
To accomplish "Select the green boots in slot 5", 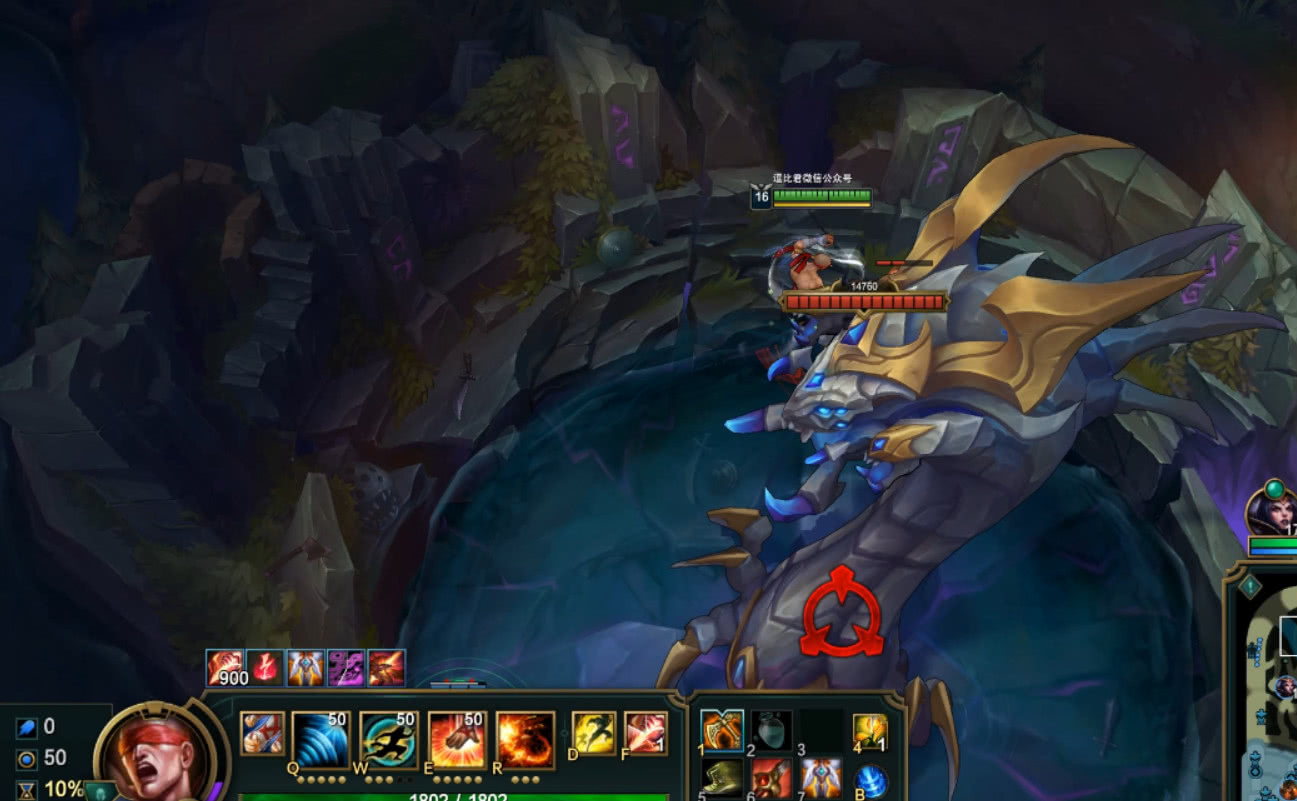I will 721,778.
